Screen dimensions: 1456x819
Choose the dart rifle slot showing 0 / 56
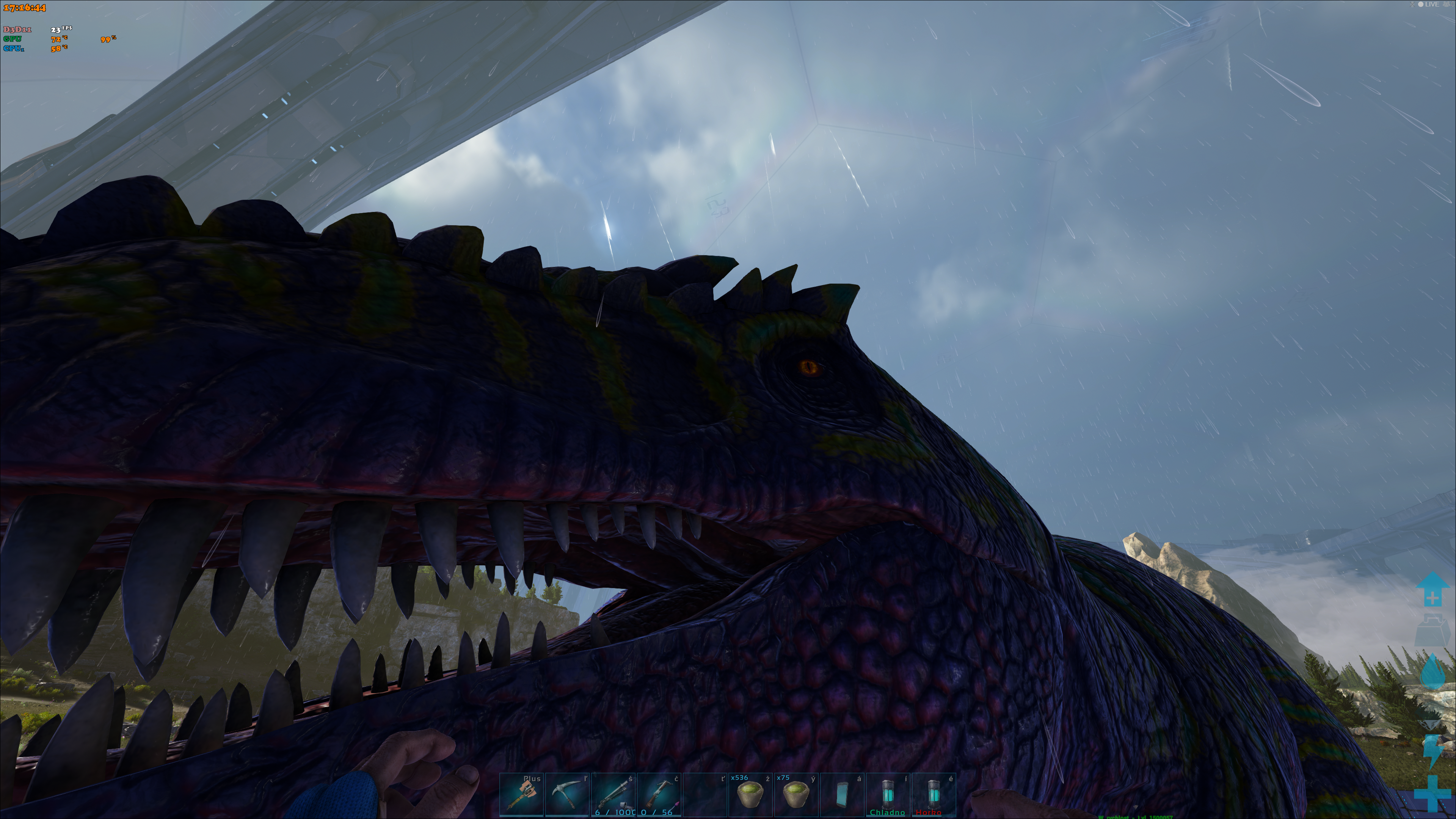pos(659,795)
